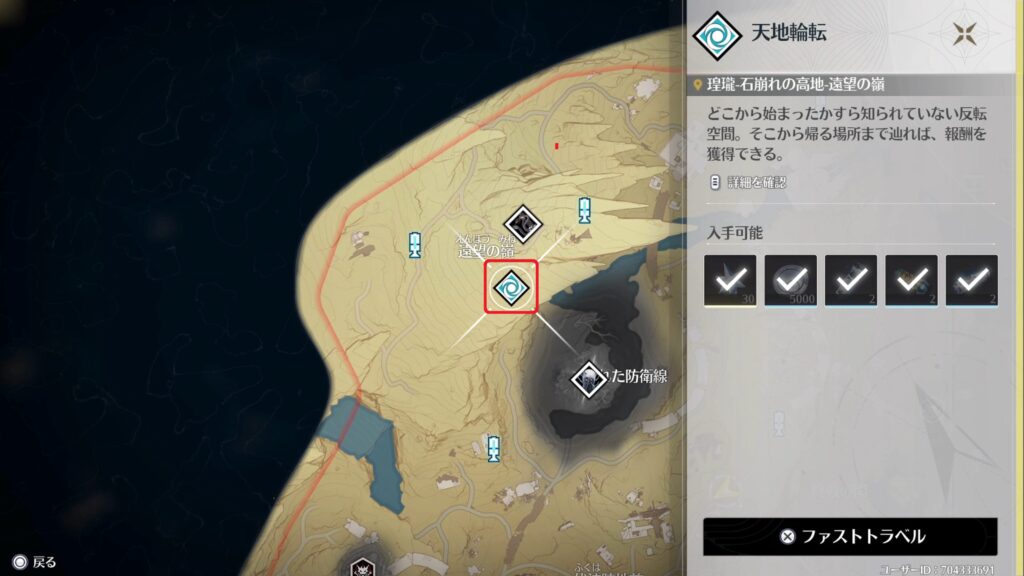Screen dimensions: 1024x576
Task: Close the 天地輪転 info panel
Action: 965,34
